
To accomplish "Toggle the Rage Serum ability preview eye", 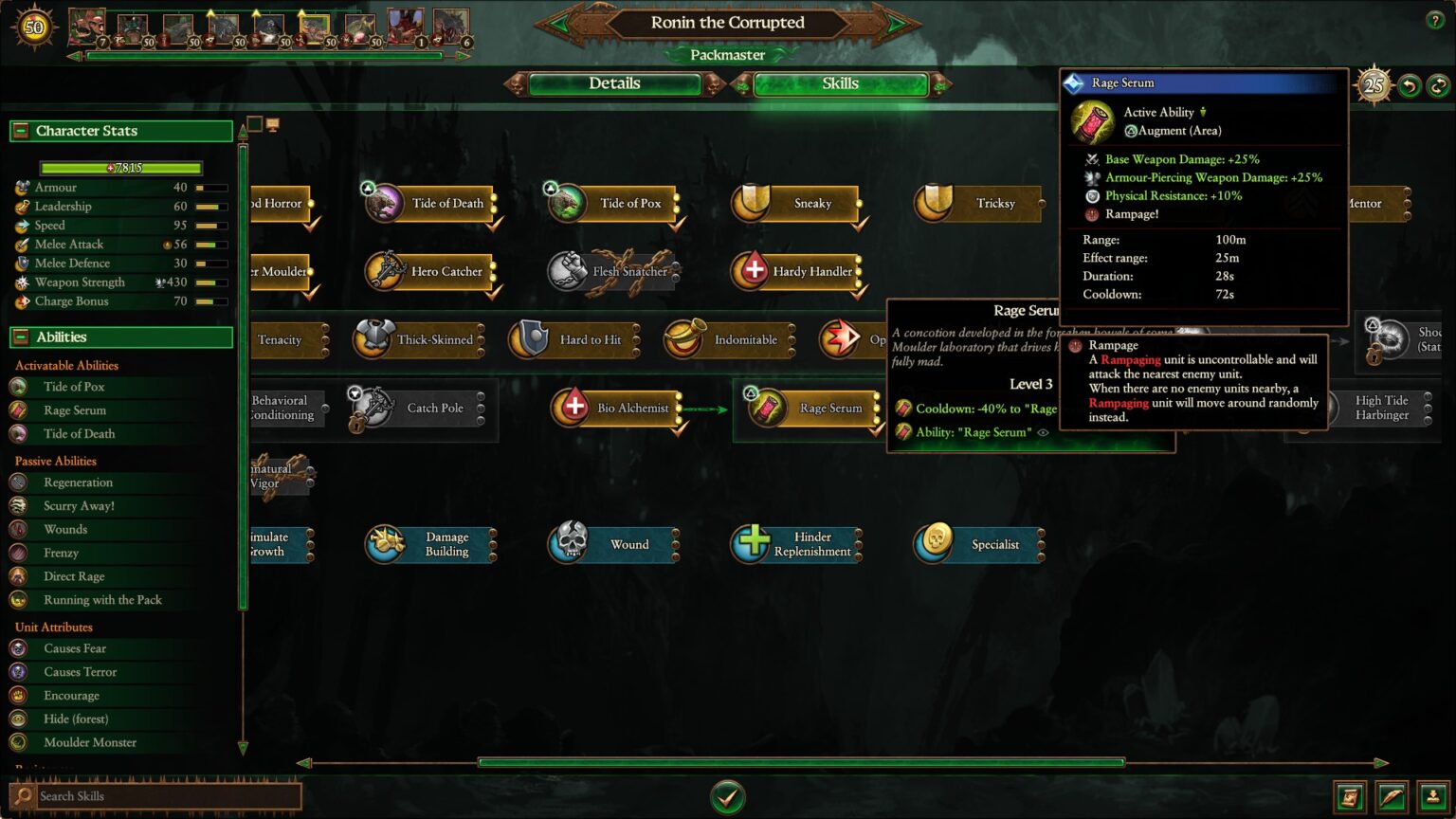I will pyautogui.click(x=1042, y=432).
